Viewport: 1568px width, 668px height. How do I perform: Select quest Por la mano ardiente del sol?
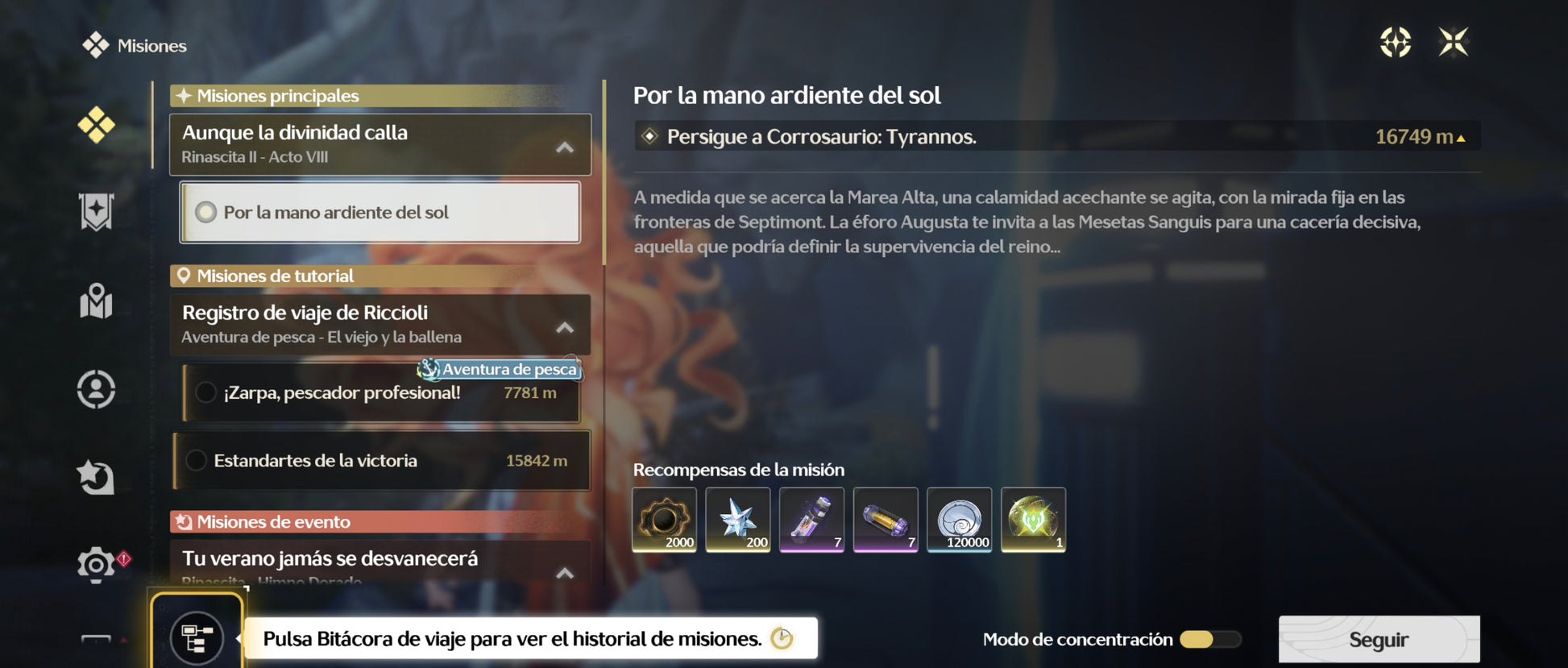[380, 213]
